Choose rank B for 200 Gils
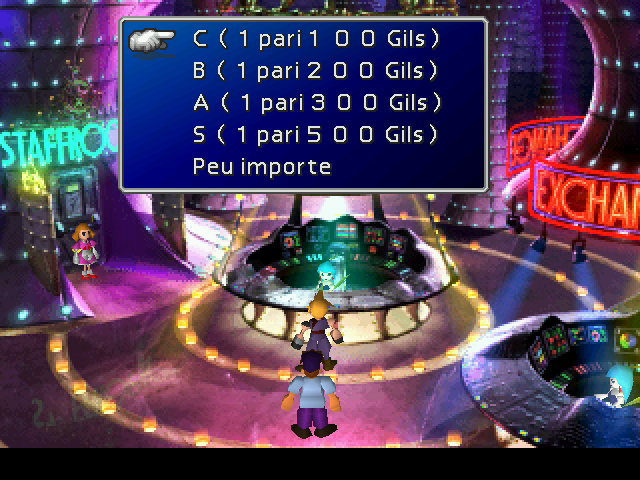The width and height of the screenshot is (640, 480). pyautogui.click(x=316, y=71)
